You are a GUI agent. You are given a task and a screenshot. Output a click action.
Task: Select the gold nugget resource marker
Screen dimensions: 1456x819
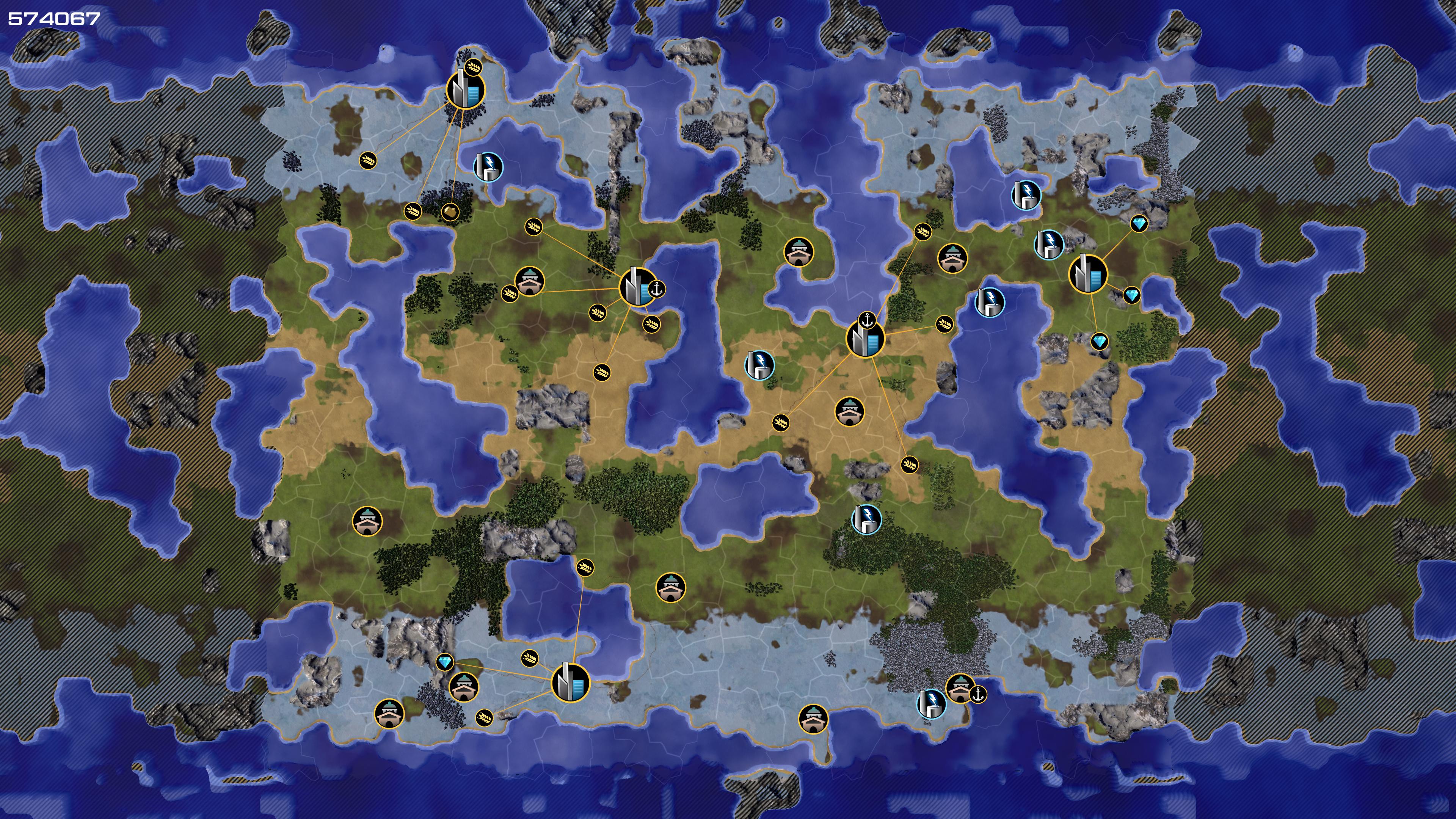[x=450, y=212]
